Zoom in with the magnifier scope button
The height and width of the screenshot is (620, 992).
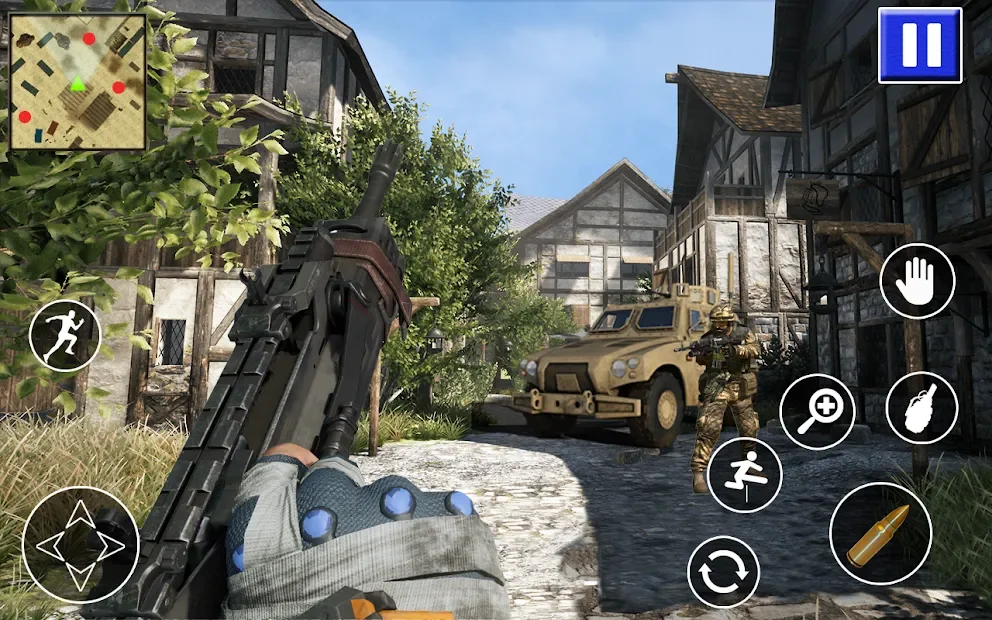(x=817, y=412)
